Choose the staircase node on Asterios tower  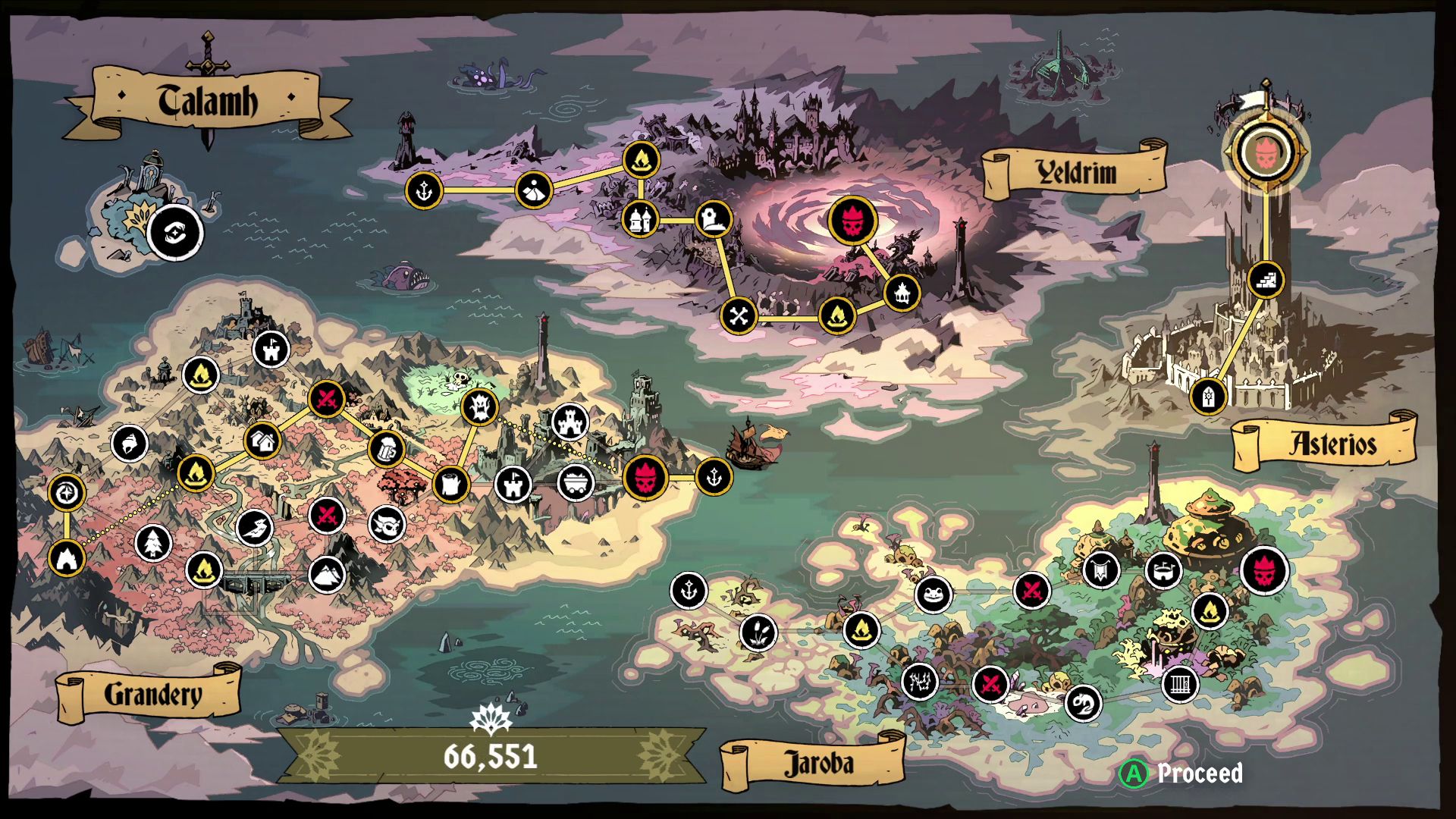pyautogui.click(x=1265, y=279)
